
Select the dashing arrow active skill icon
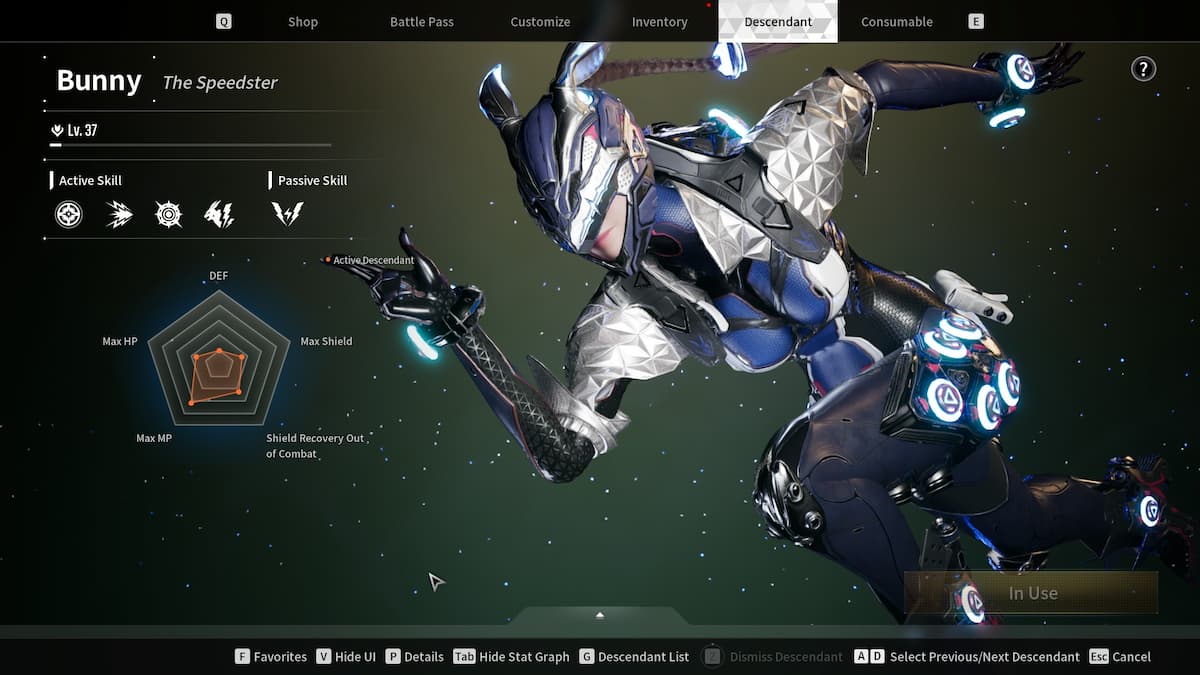pos(119,214)
